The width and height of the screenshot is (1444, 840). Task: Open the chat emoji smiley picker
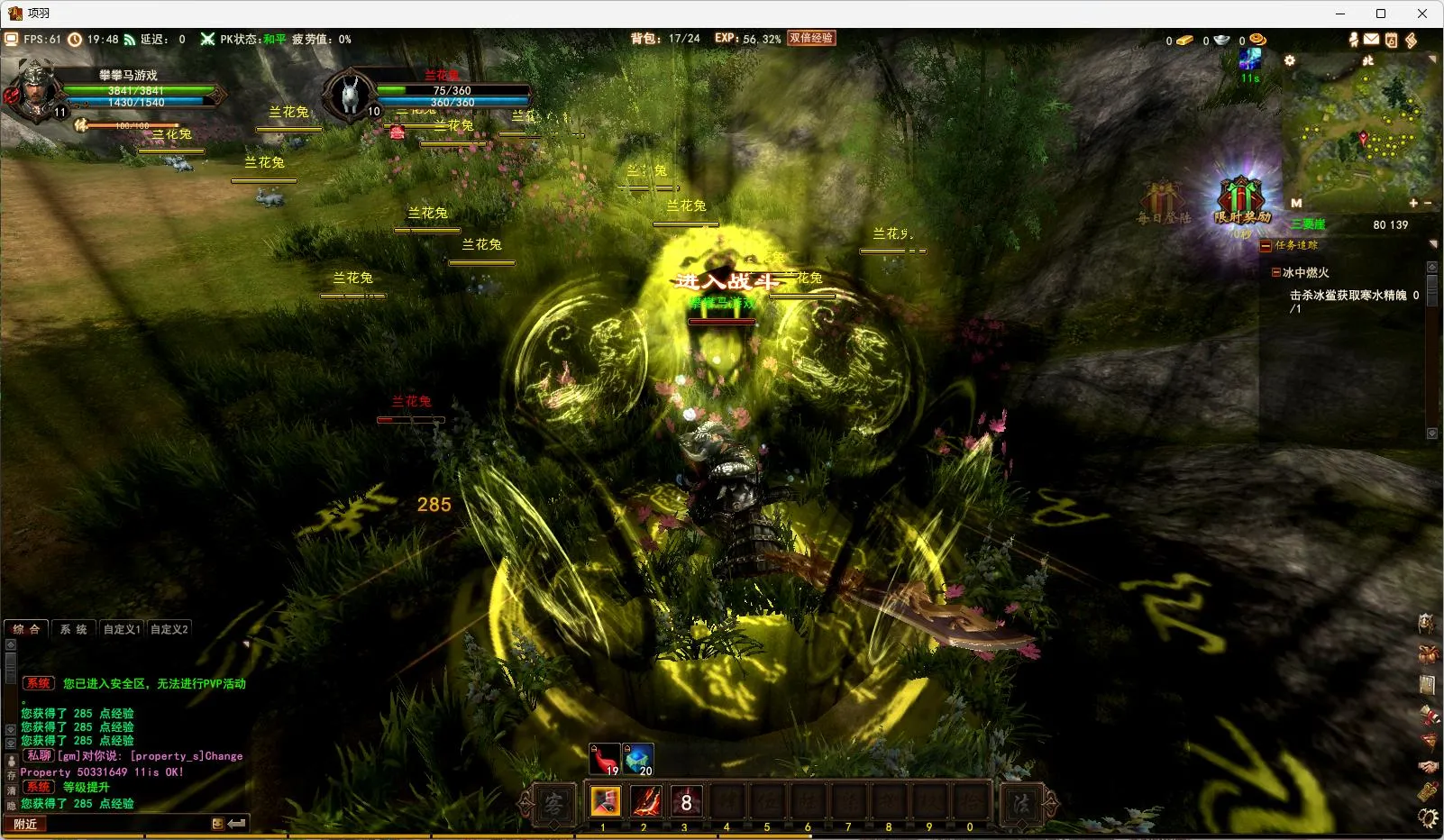tap(217, 824)
